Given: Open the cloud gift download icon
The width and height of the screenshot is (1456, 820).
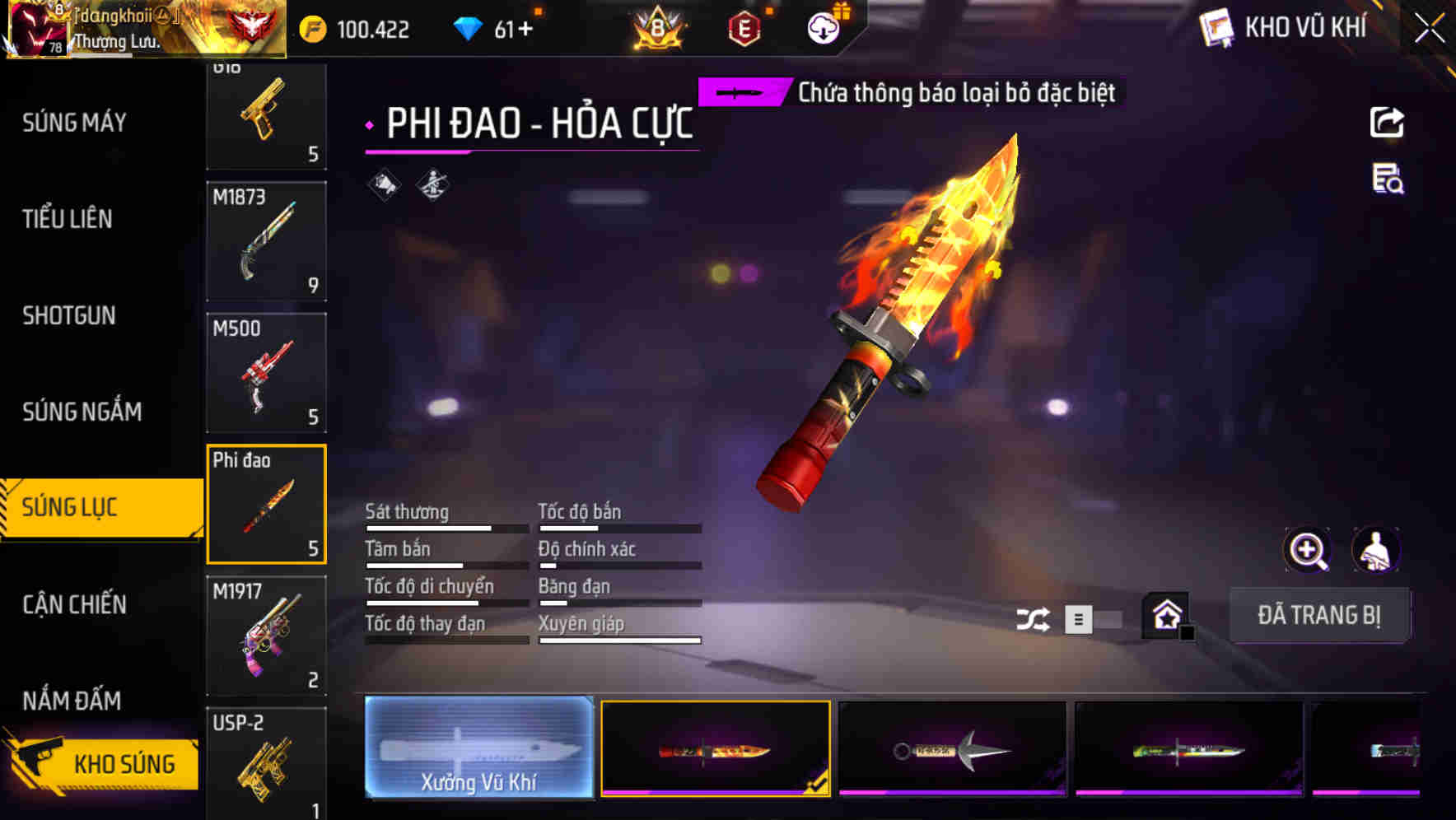Looking at the screenshot, I should pyautogui.click(x=823, y=27).
